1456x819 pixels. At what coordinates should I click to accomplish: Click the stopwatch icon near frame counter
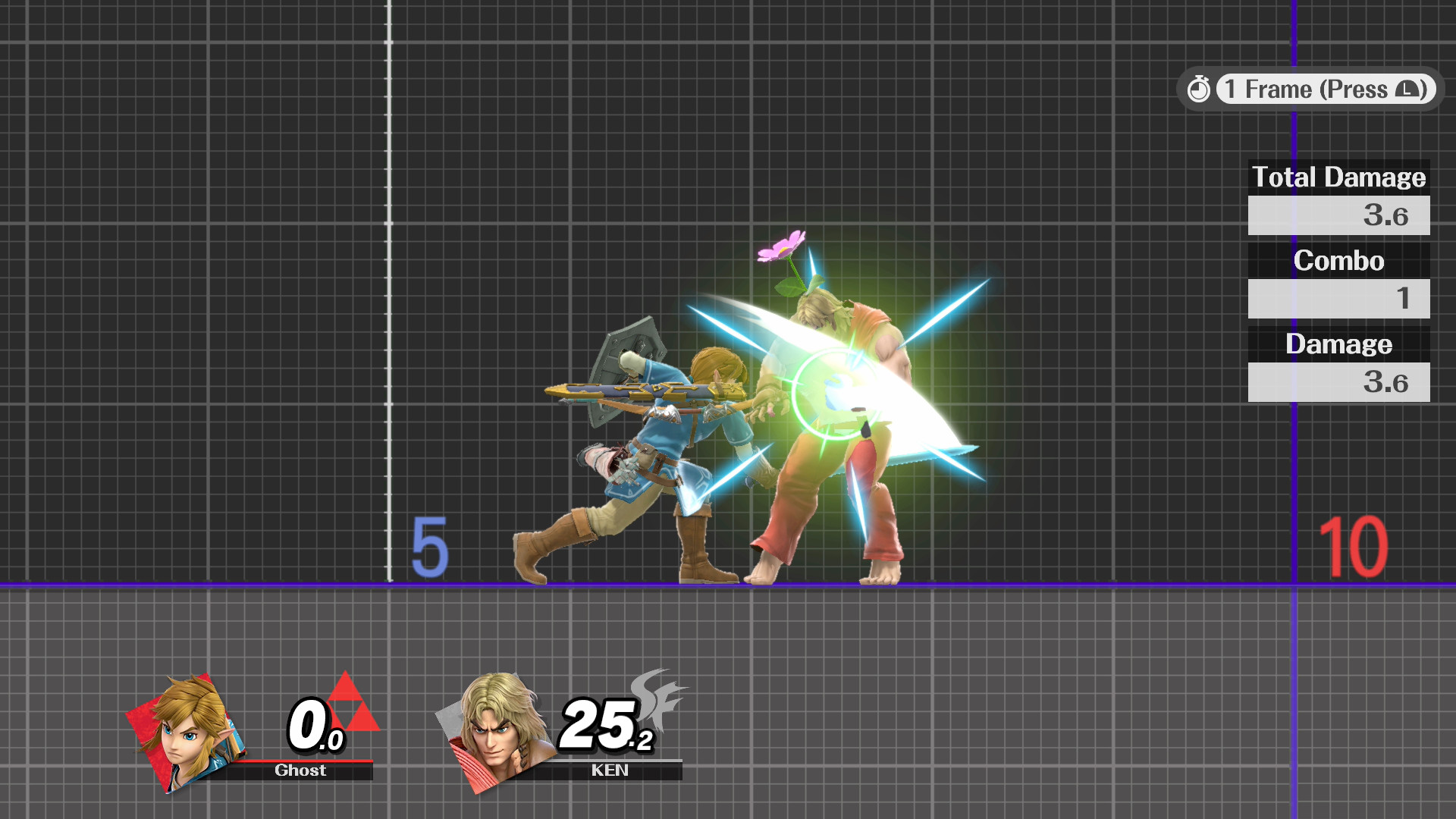click(1200, 89)
